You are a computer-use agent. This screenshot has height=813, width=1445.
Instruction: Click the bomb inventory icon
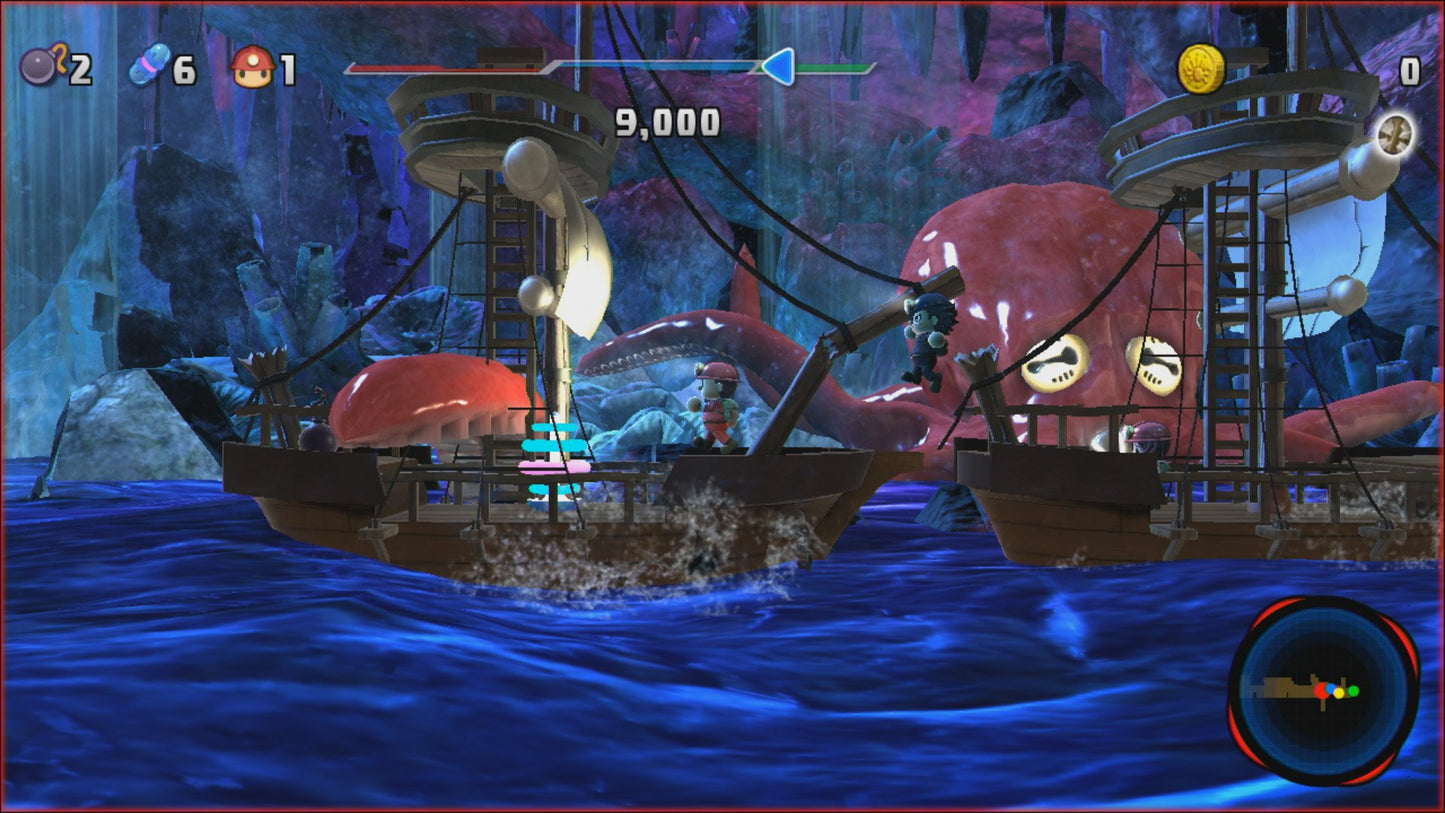[40, 68]
